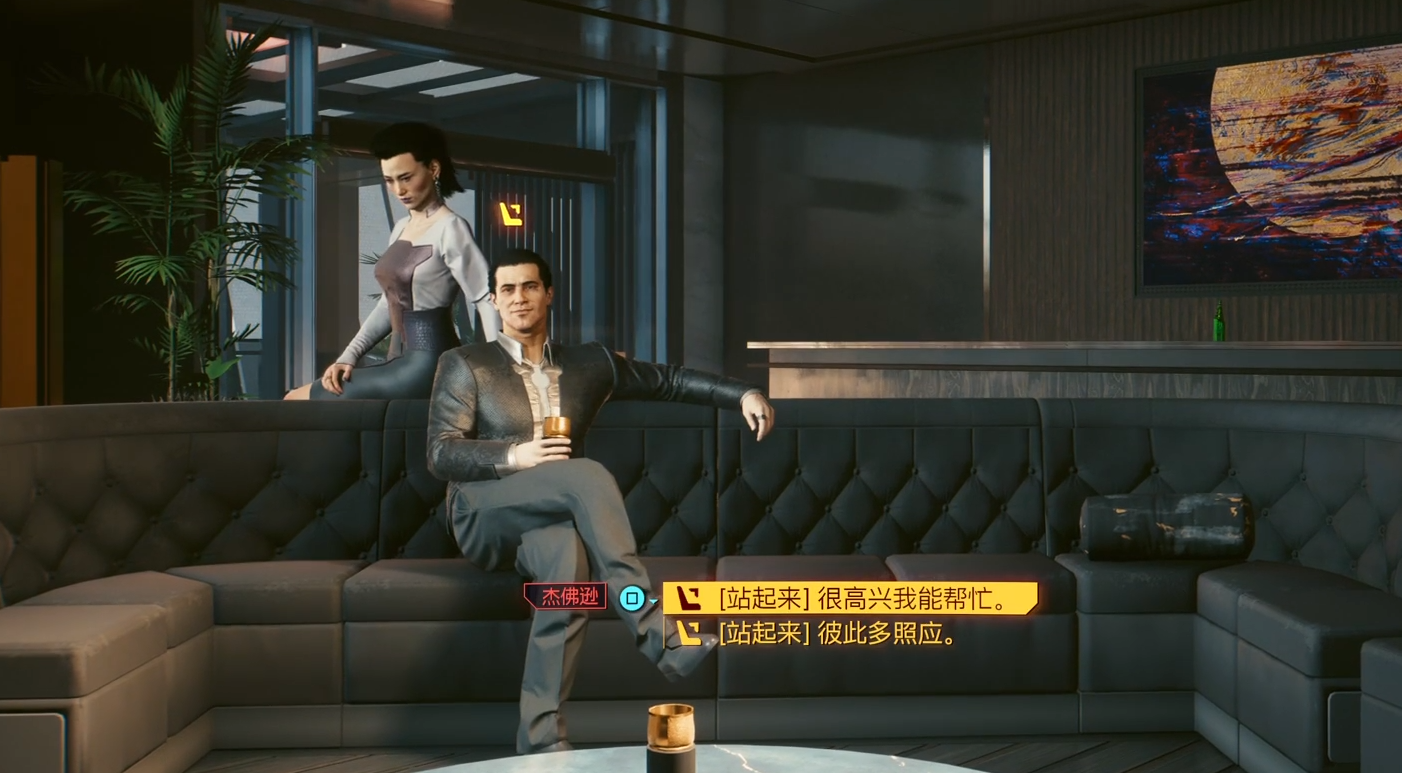This screenshot has height=773, width=1402.
Task: Select the dialogue option "彼此多照应。"
Action: (838, 633)
